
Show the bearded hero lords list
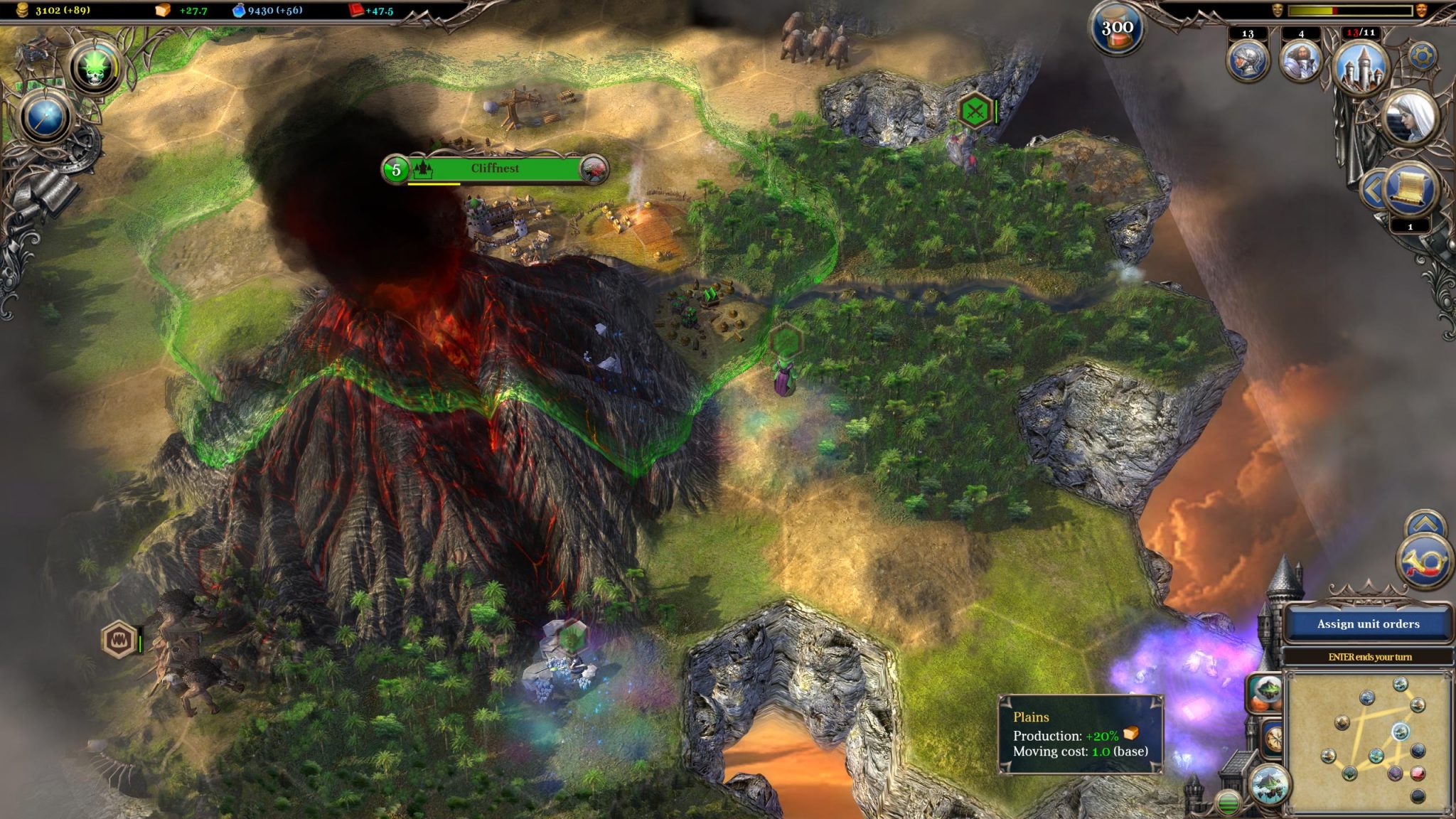tap(1300, 60)
